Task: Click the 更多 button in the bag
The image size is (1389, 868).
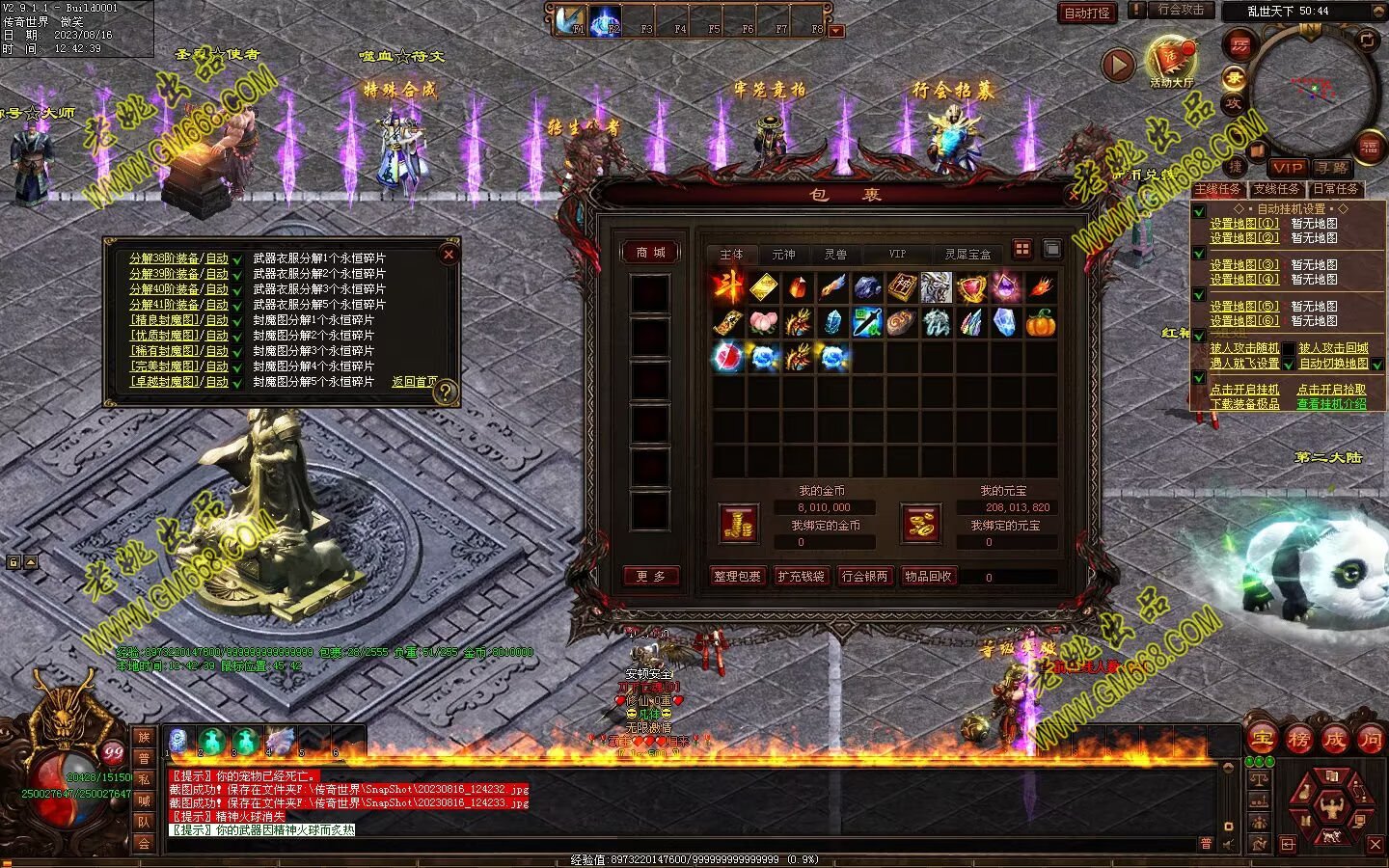Action: pyautogui.click(x=651, y=576)
